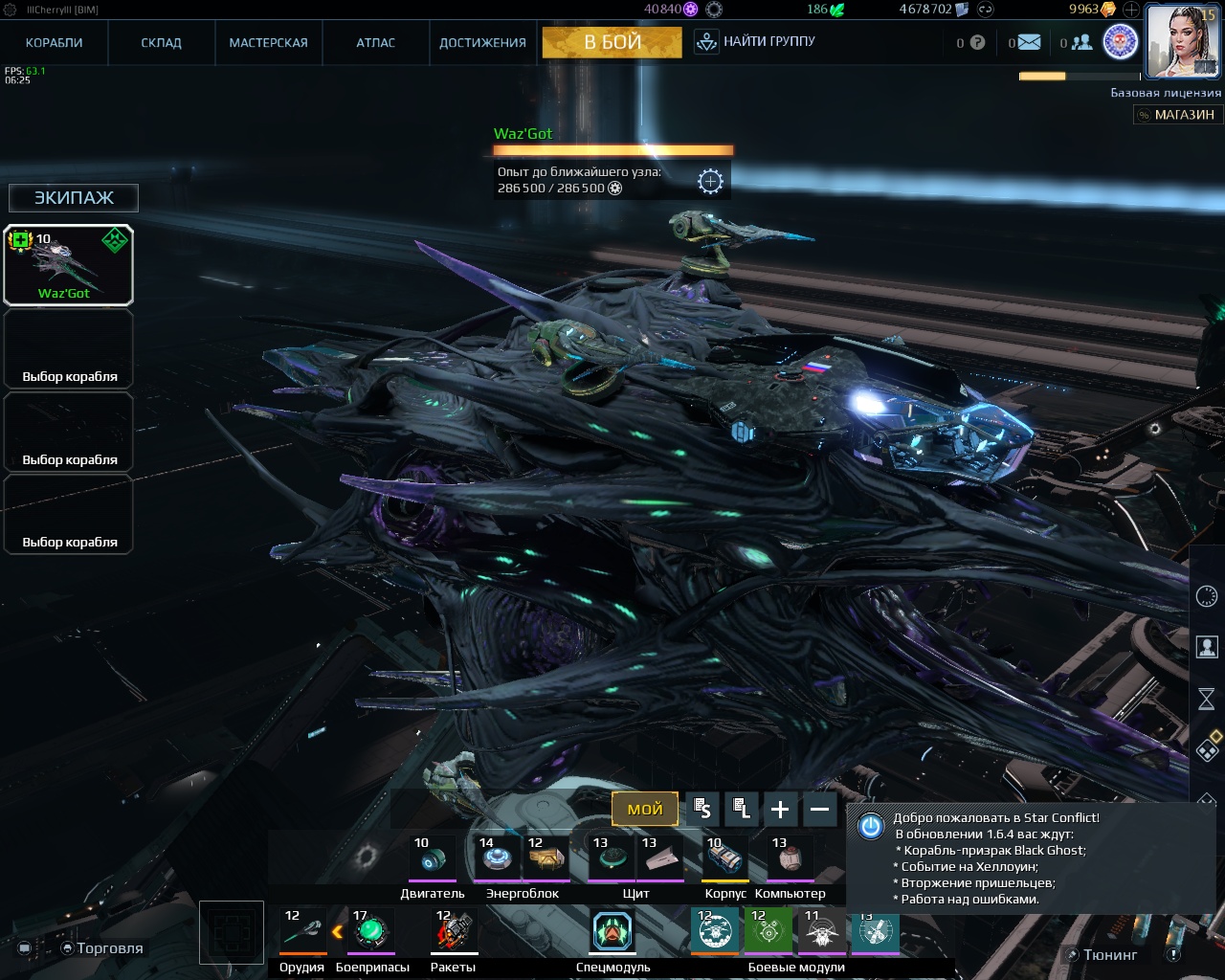This screenshot has width=1225, height=980.
Task: Open the mail envelope icon
Action: (x=1029, y=42)
